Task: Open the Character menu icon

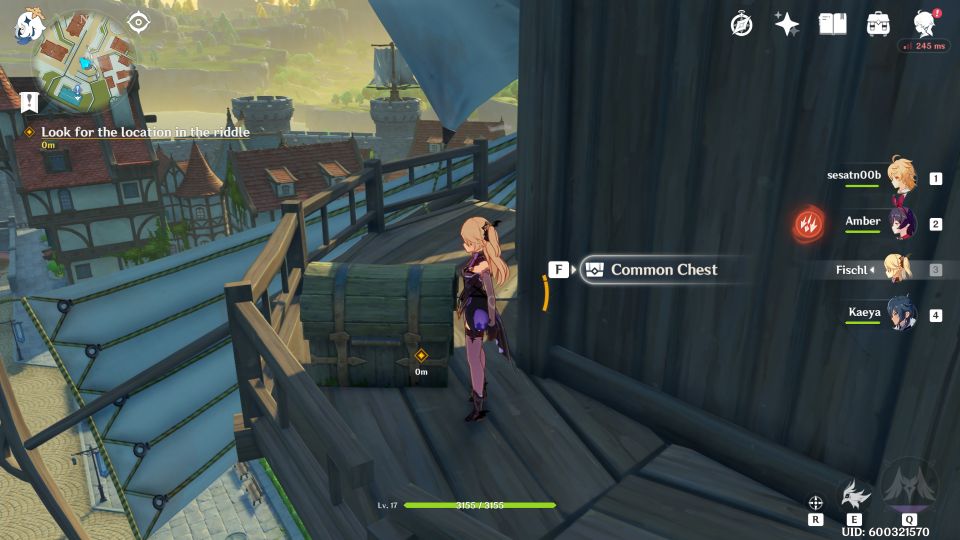Action: [924, 24]
